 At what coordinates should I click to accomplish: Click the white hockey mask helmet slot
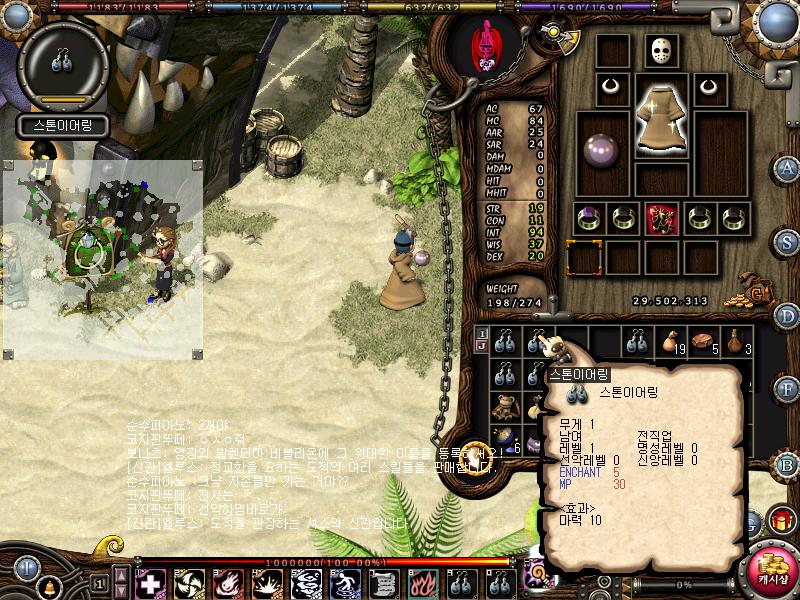pos(660,52)
